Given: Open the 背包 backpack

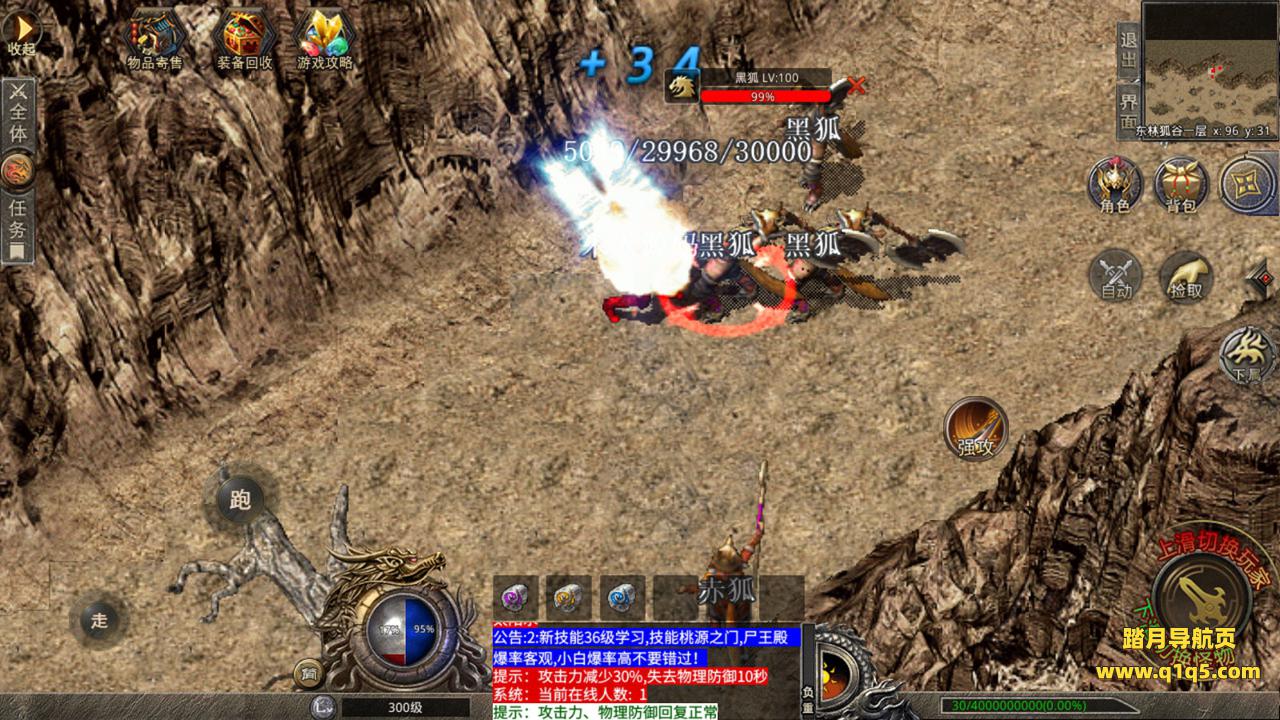Looking at the screenshot, I should point(1181,184).
